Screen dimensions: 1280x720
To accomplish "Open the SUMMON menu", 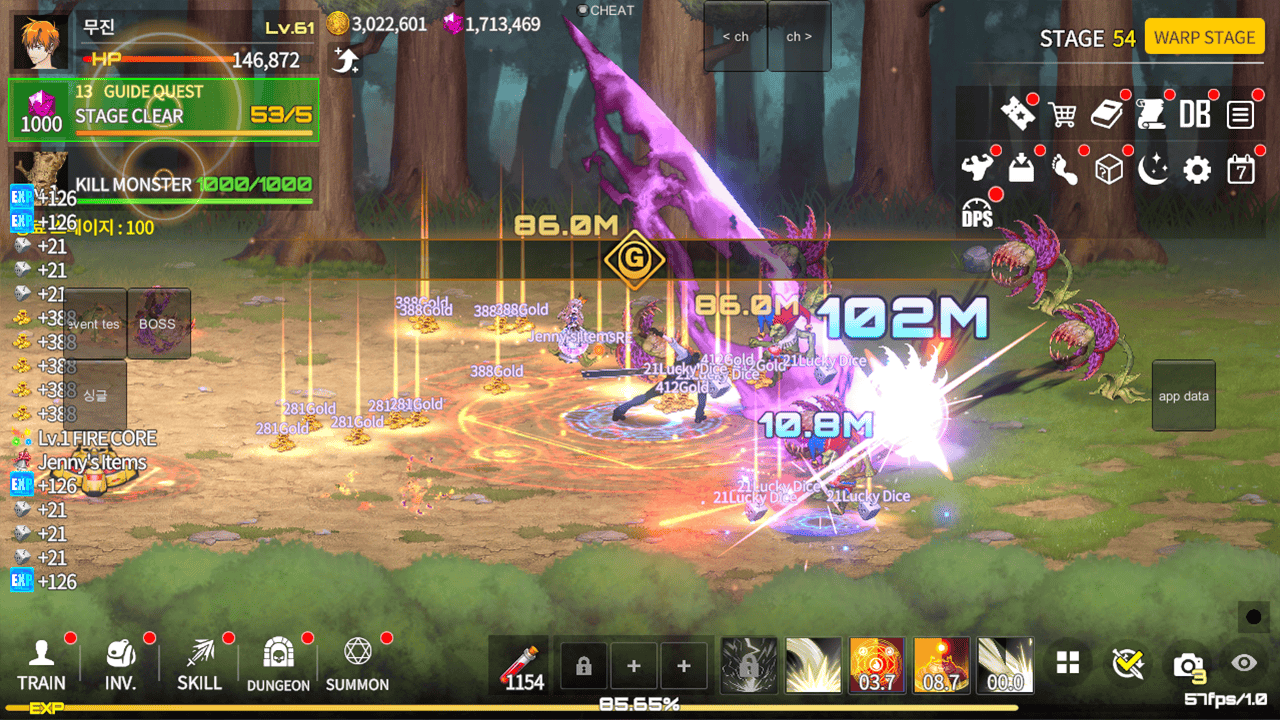I will pos(357,666).
